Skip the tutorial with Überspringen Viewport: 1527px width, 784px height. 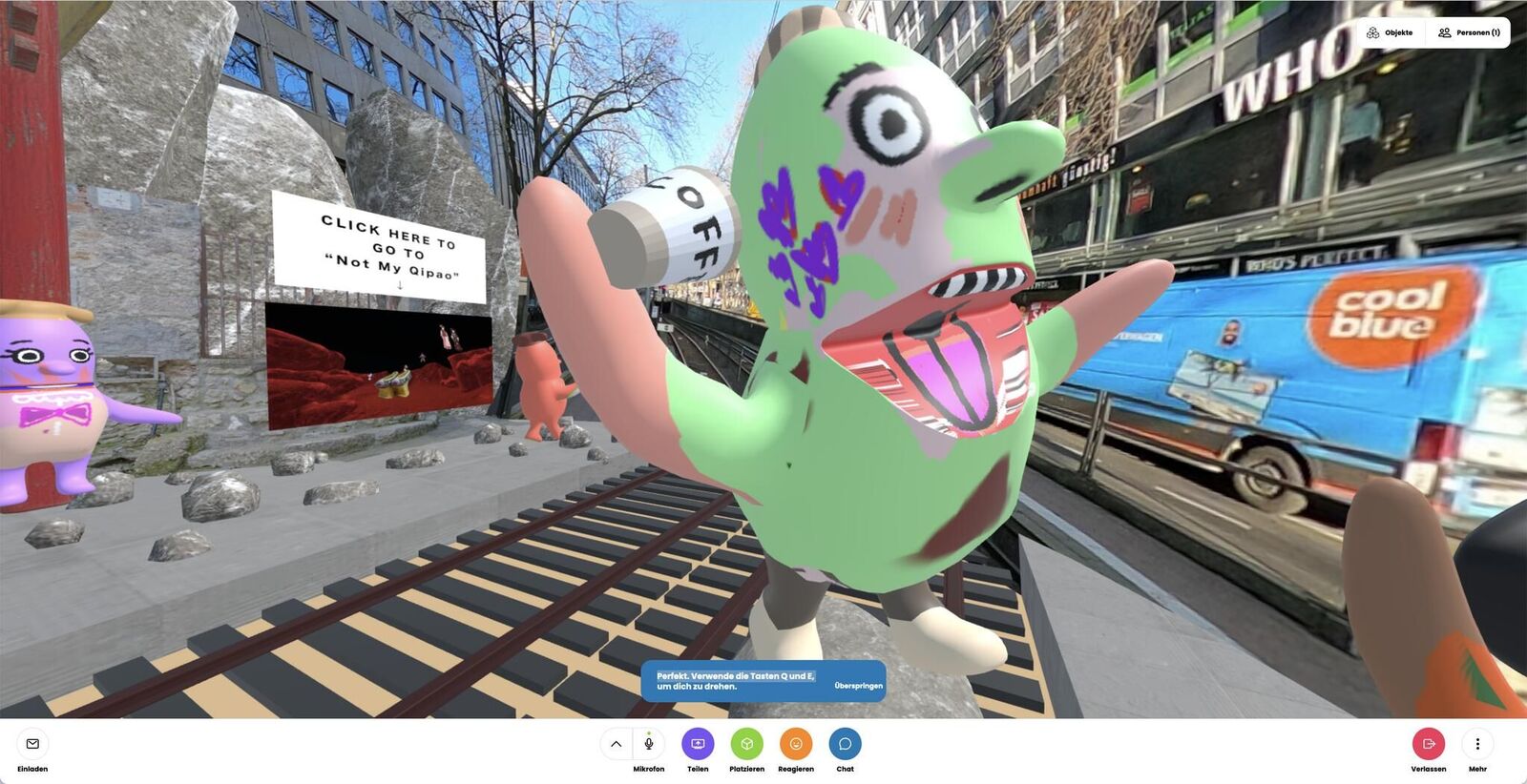858,686
